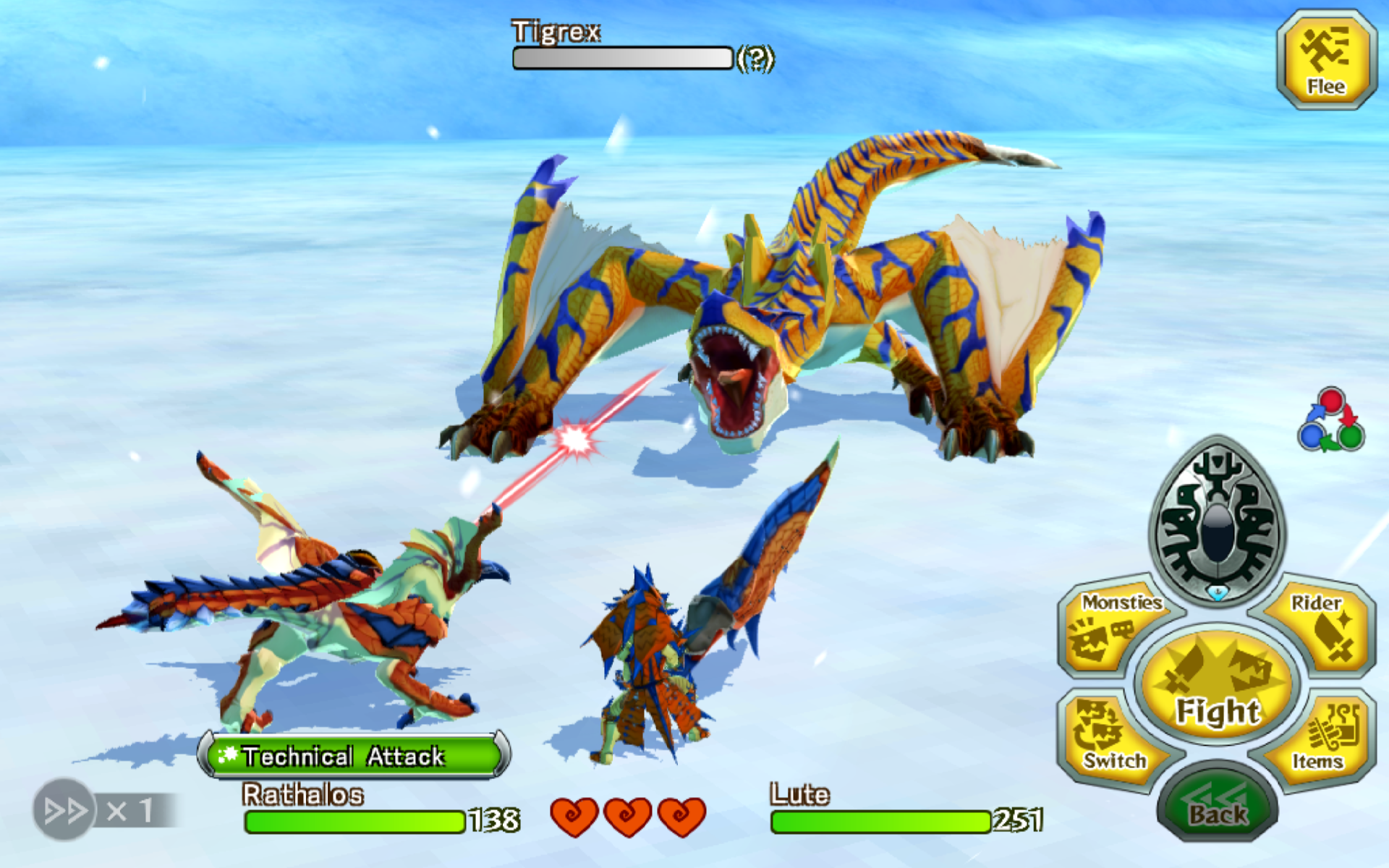Click the Tigrex health bar

(624, 58)
